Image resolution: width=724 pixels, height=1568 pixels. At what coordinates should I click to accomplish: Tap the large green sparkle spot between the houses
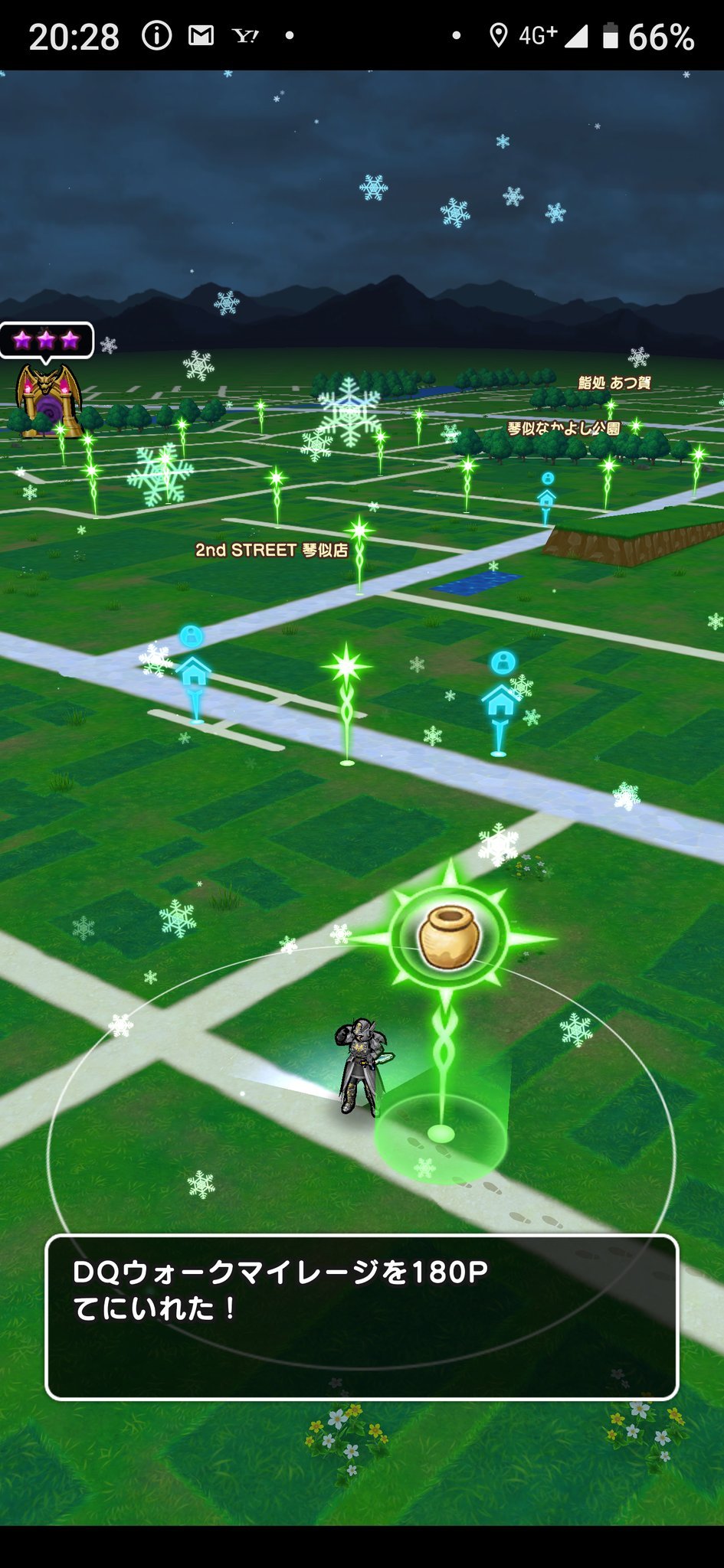(x=347, y=668)
